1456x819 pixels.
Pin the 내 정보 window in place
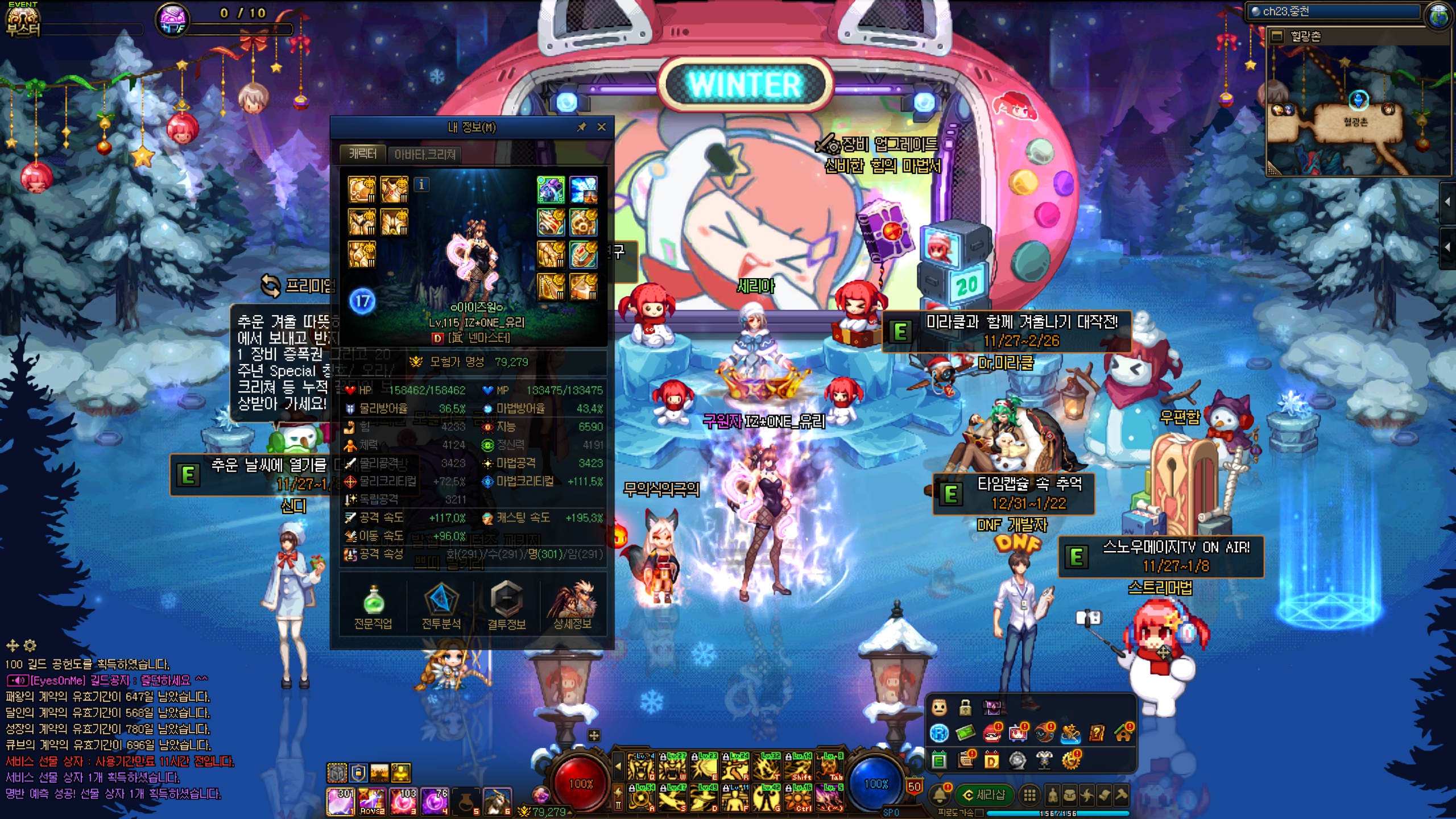pyautogui.click(x=581, y=127)
